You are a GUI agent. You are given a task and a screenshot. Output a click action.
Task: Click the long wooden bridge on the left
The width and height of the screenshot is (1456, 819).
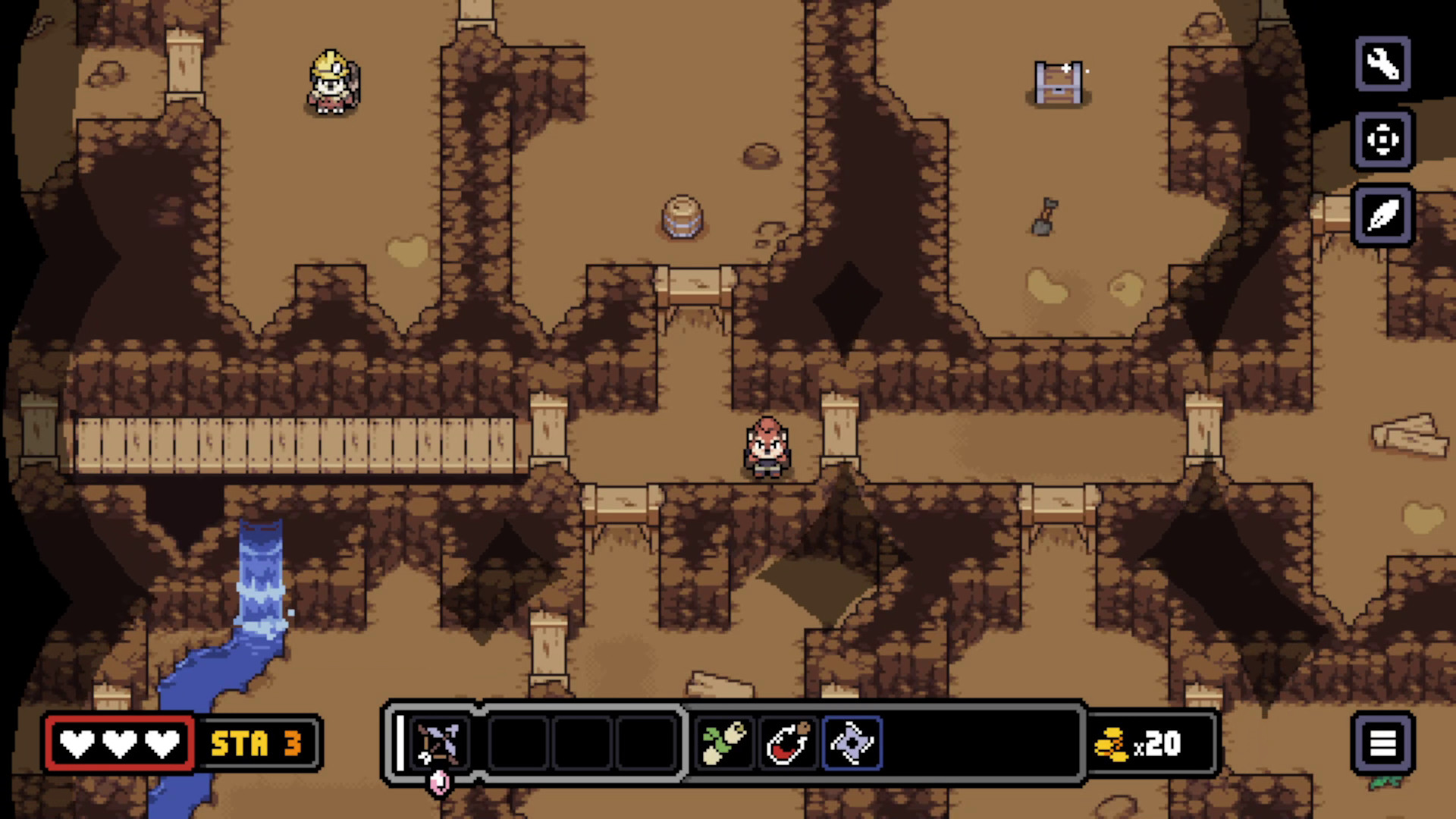296,444
